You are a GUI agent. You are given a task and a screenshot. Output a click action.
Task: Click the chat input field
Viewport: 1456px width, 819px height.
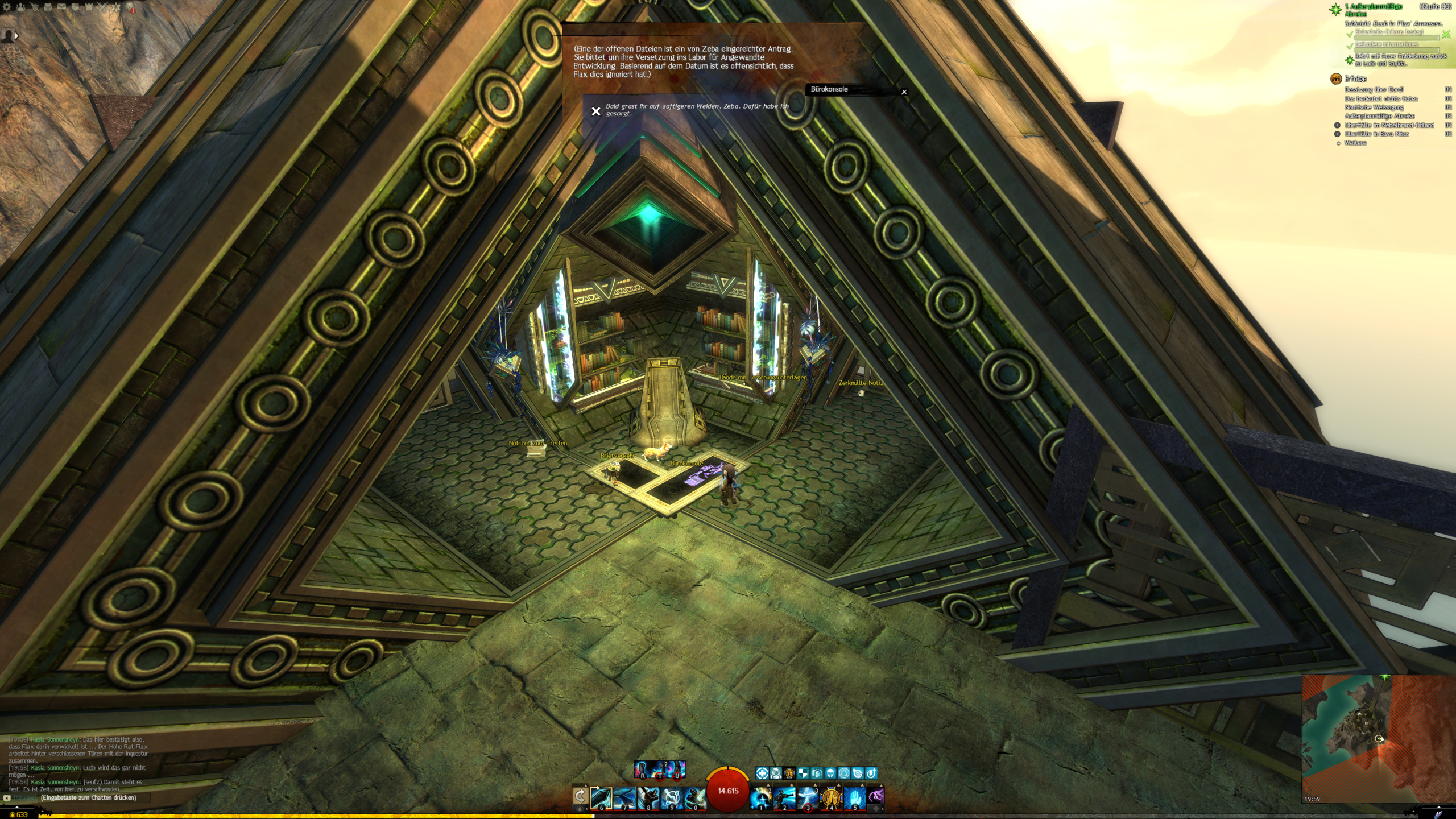(x=88, y=797)
